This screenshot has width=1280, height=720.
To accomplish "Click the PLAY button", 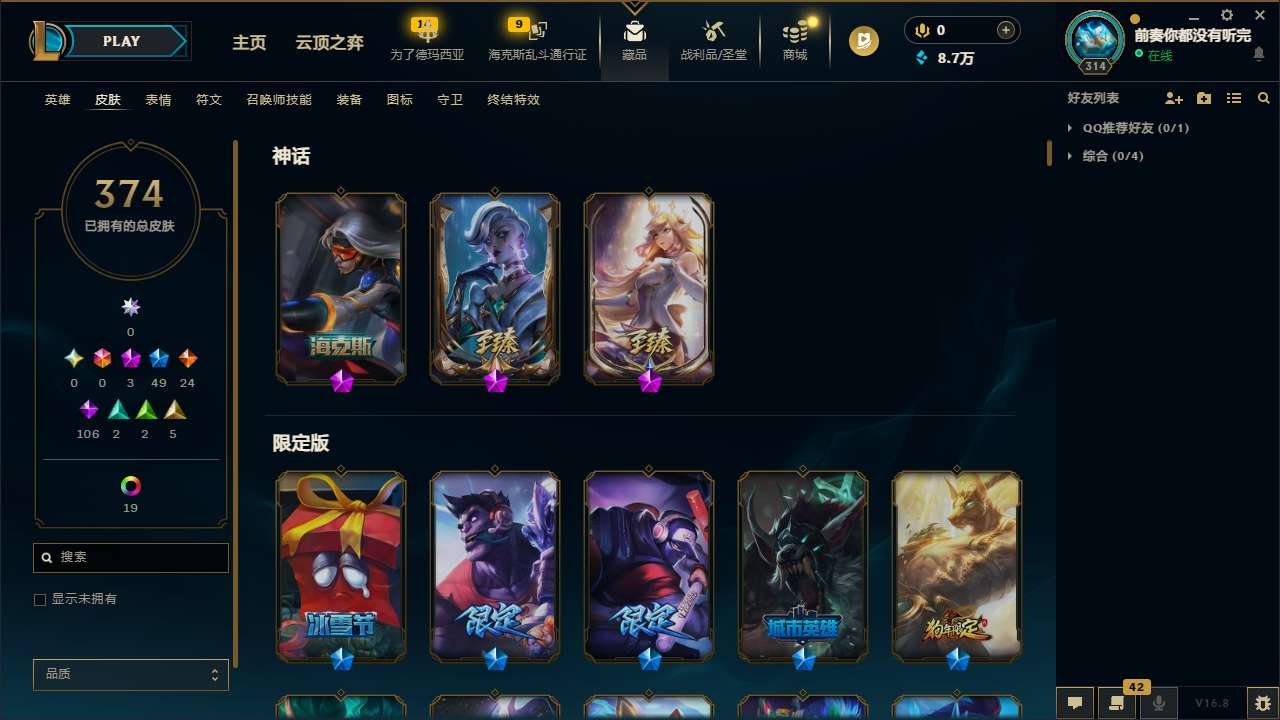I will pyautogui.click(x=120, y=41).
